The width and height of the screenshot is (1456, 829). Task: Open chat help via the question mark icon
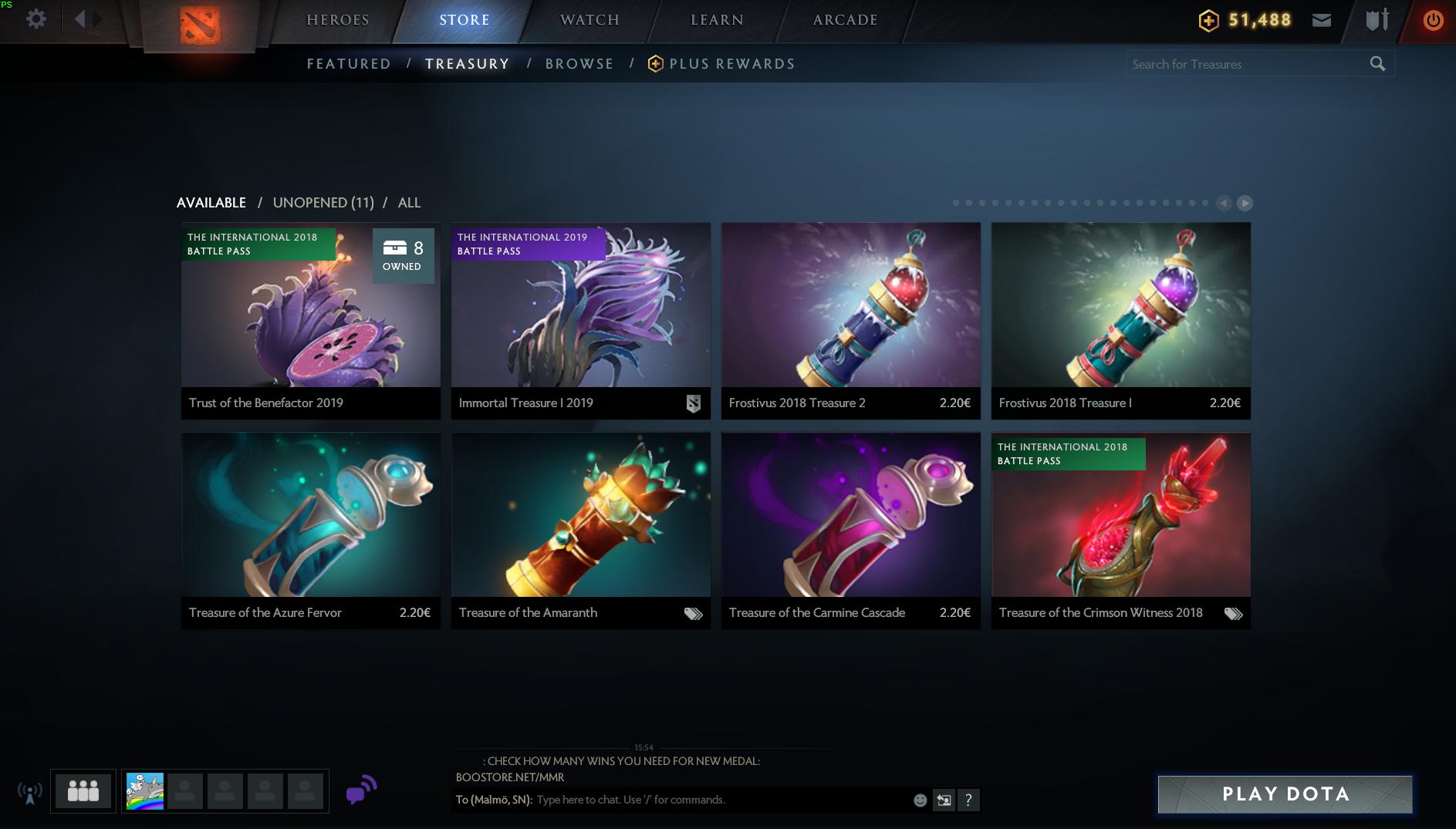coord(968,800)
